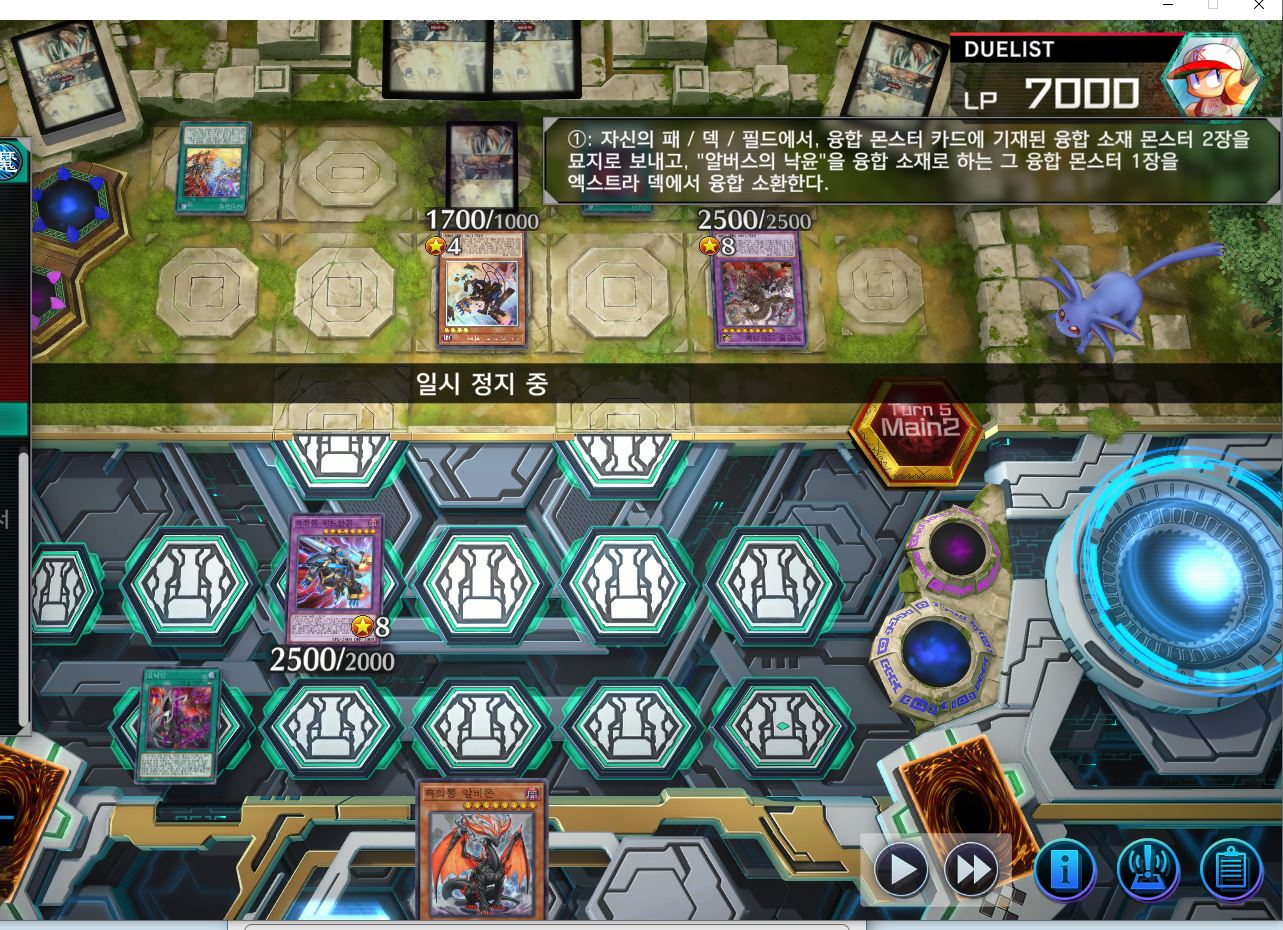Screen dimensions: 1283x930
Task: View the opponent duelist avatar profile
Action: pyautogui.click(x=1210, y=77)
